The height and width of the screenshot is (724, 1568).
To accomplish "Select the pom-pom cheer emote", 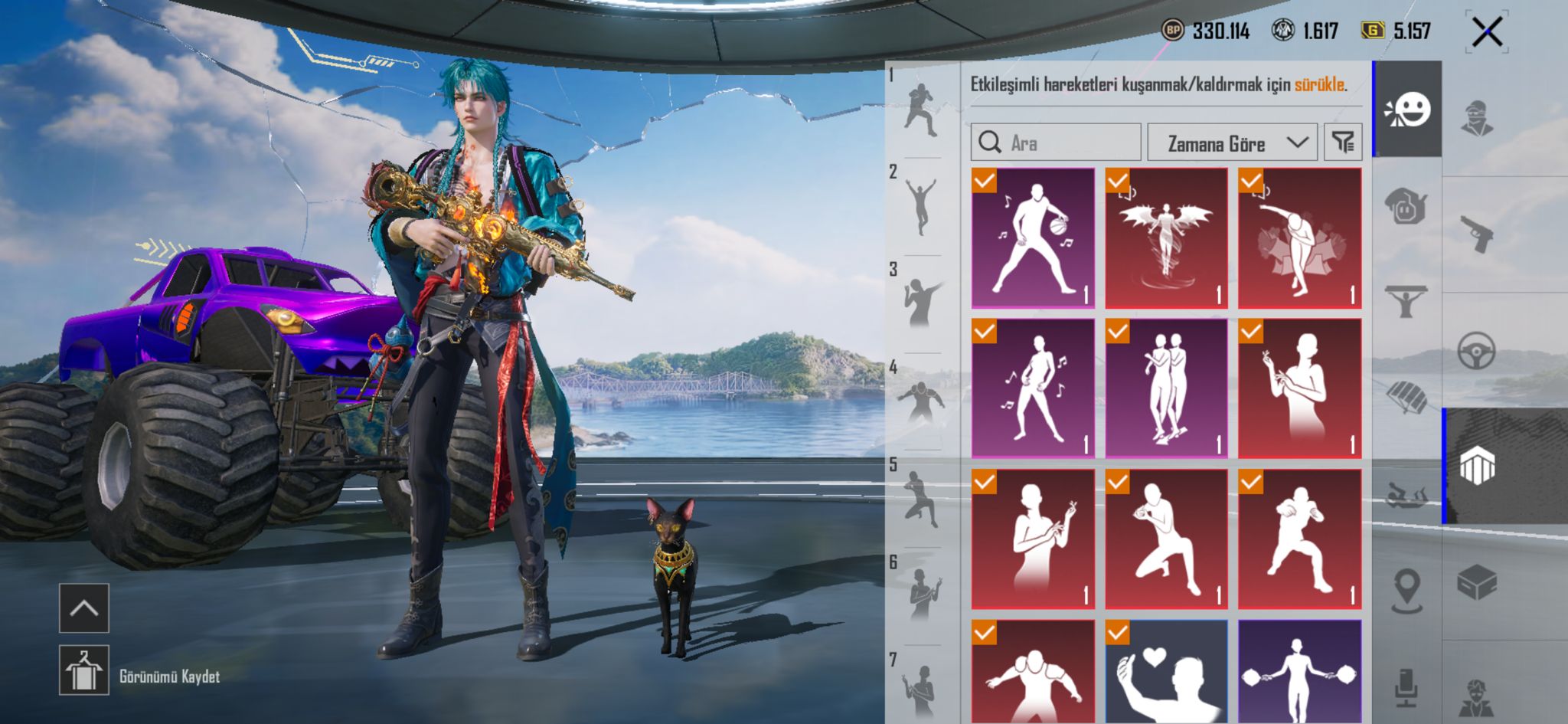I will (x=1299, y=672).
